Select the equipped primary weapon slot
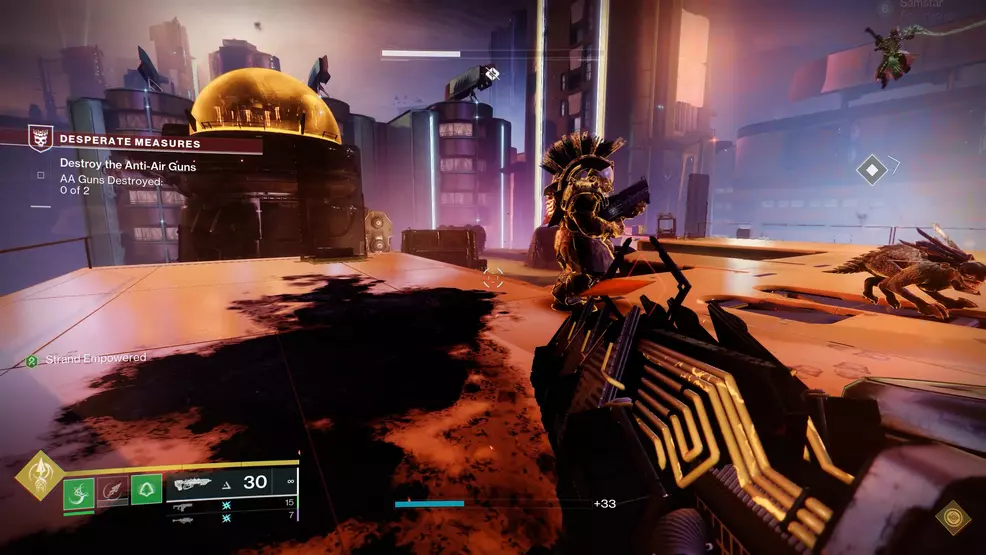 (x=232, y=483)
